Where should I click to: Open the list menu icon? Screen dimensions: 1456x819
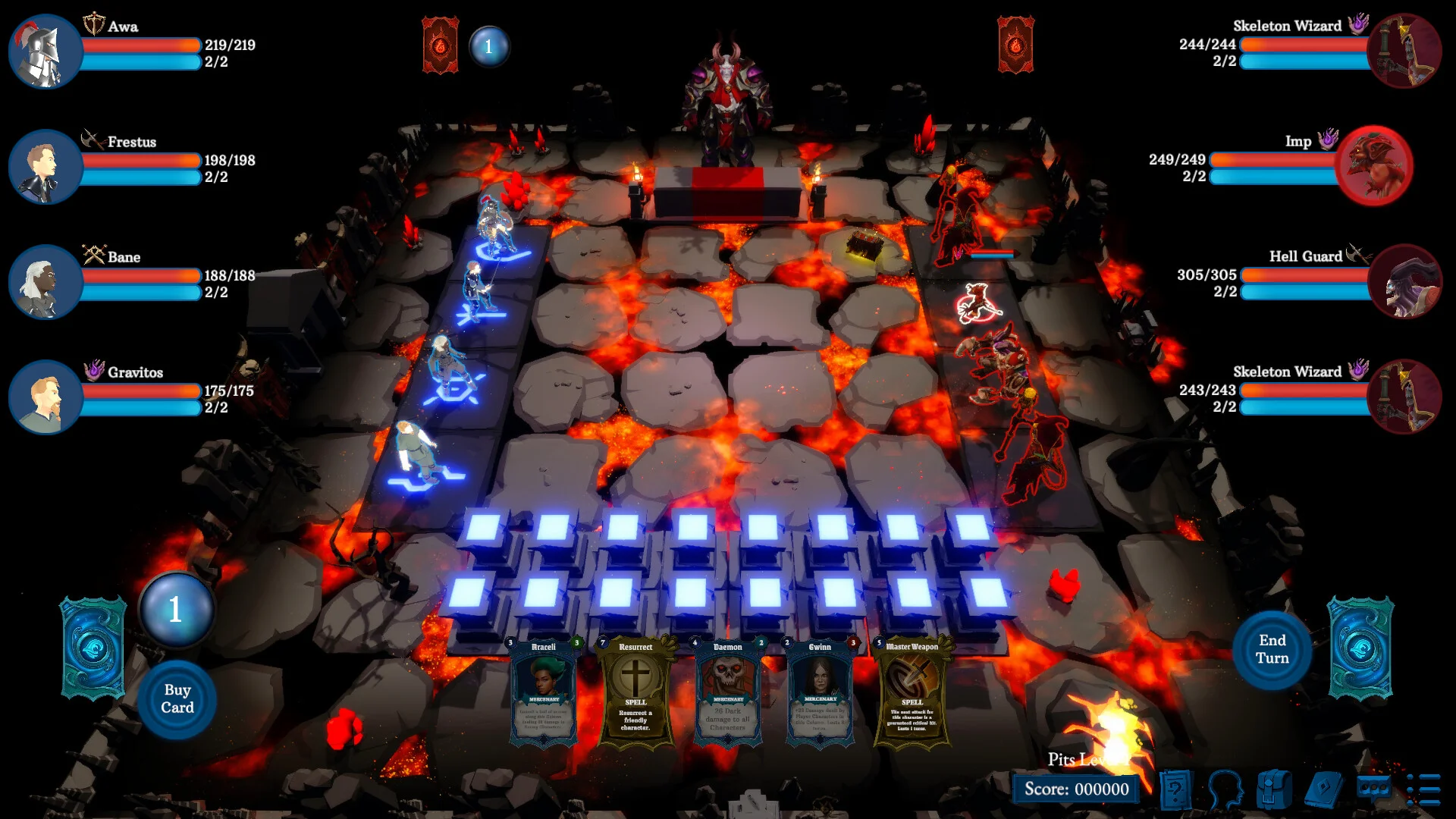coord(1423,789)
